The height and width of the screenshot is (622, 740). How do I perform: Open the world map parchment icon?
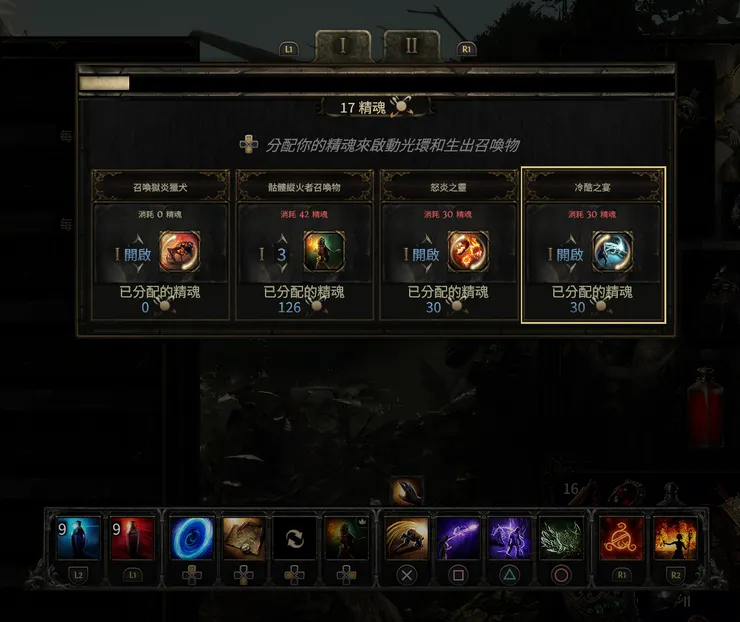(x=243, y=539)
